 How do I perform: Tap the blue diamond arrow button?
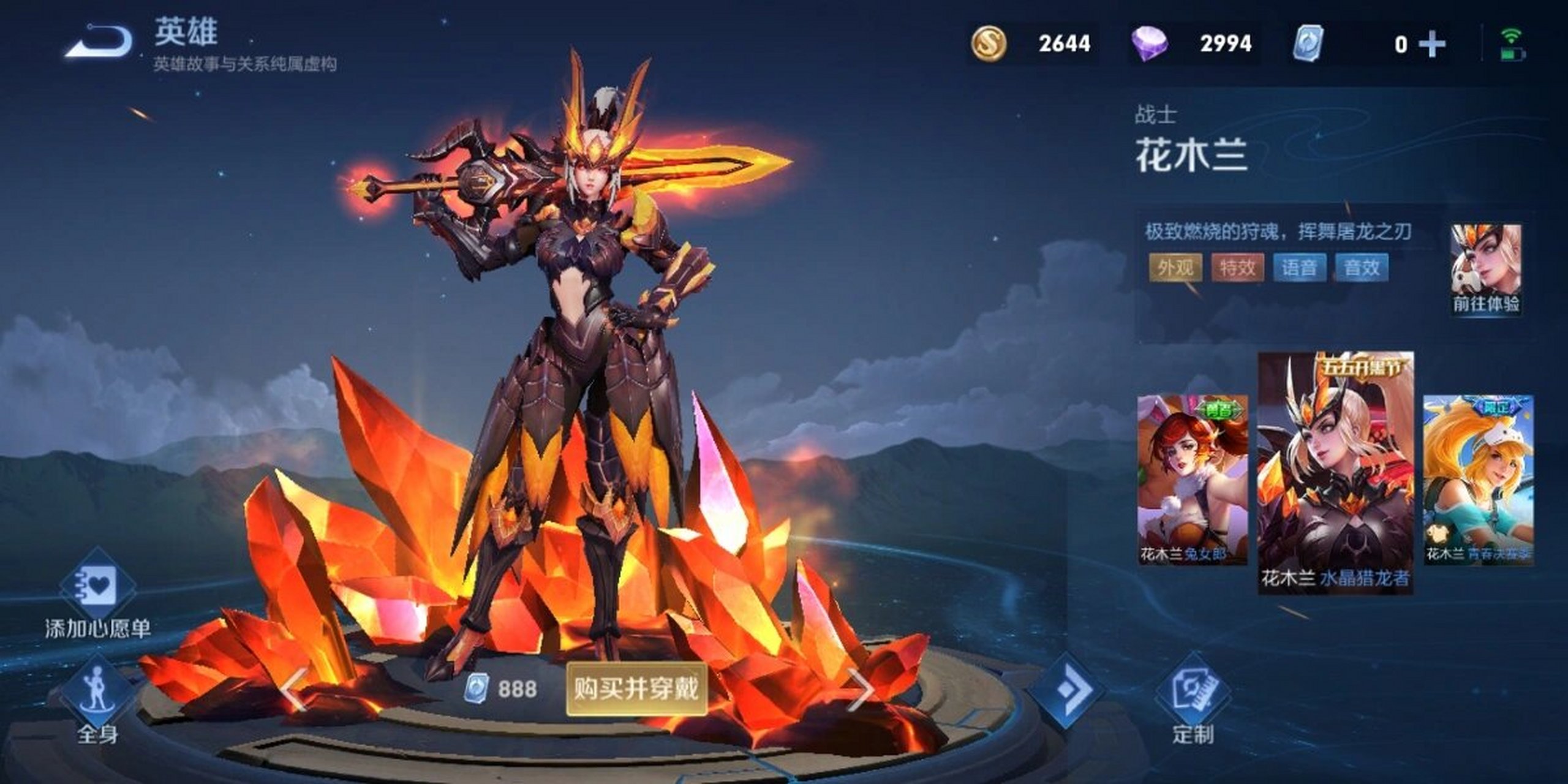pos(1066,690)
